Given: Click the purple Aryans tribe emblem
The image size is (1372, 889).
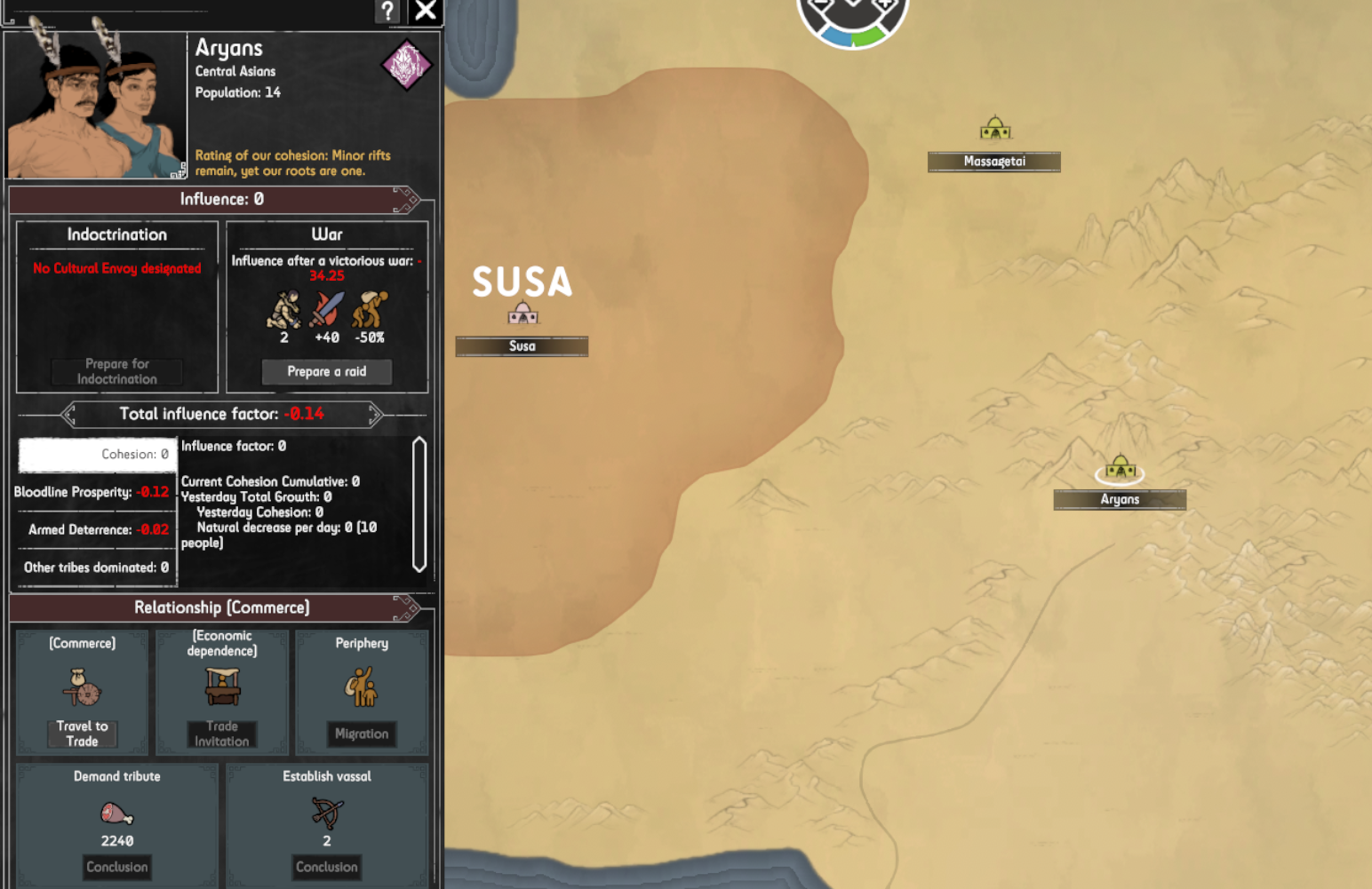Looking at the screenshot, I should 406,65.
